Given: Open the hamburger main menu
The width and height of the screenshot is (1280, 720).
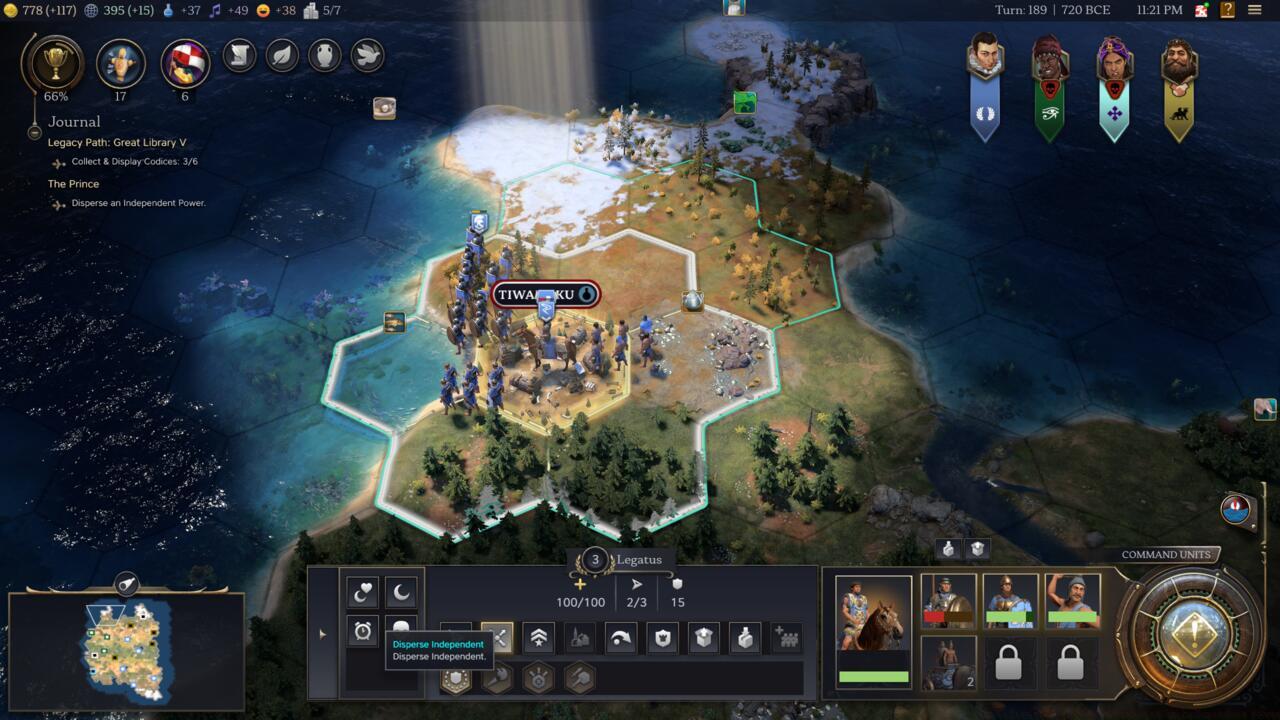Looking at the screenshot, I should (x=1254, y=10).
